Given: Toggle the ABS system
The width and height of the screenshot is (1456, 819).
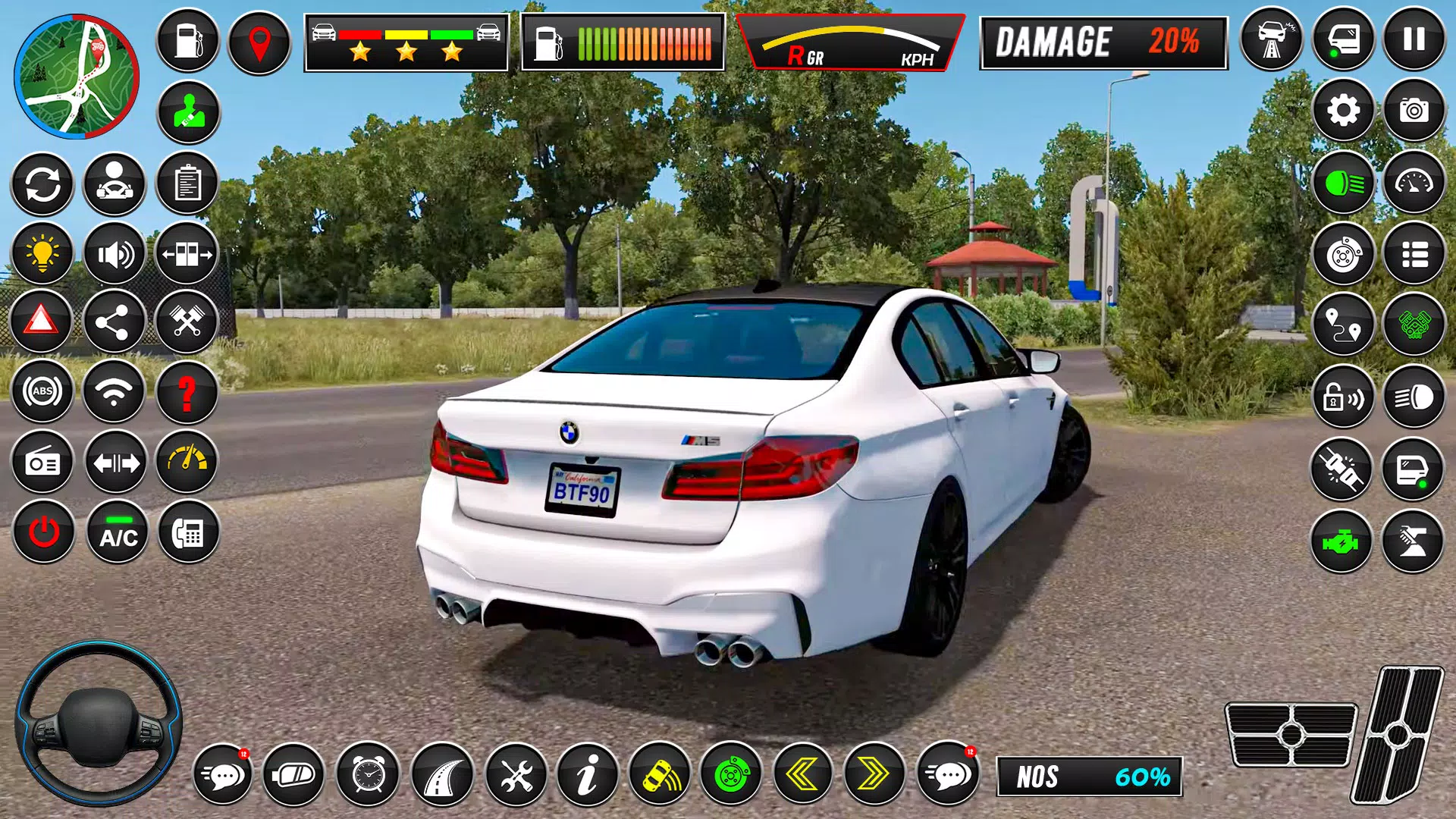Looking at the screenshot, I should click(x=42, y=392).
